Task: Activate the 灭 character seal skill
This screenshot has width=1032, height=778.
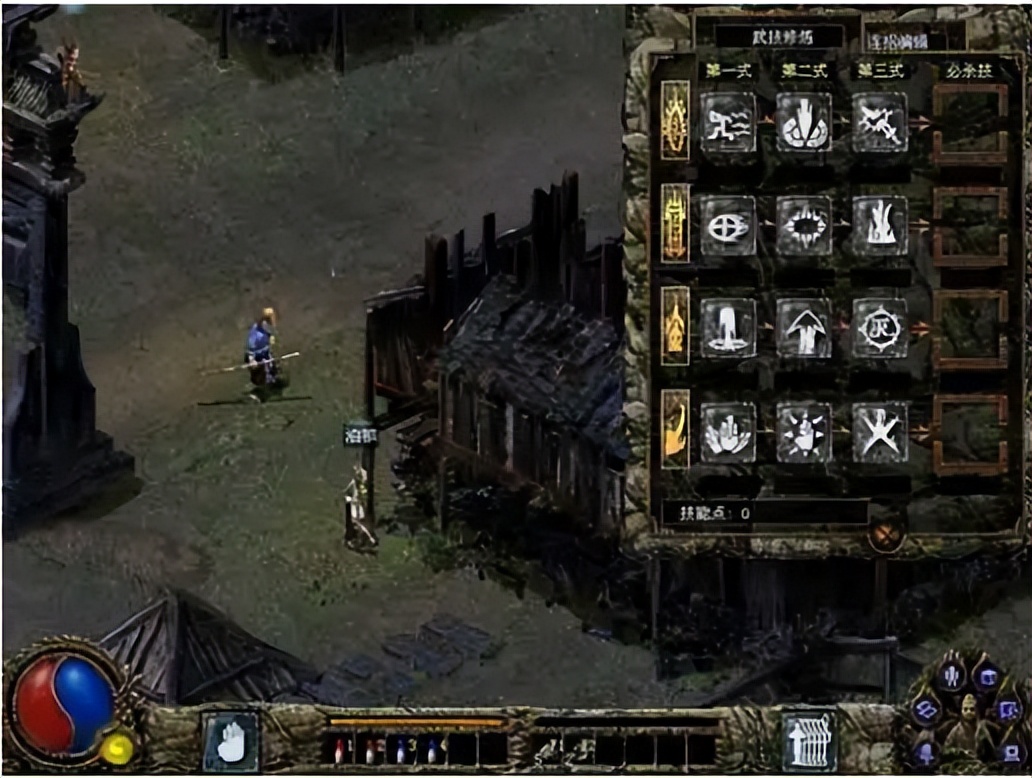Action: (x=880, y=328)
